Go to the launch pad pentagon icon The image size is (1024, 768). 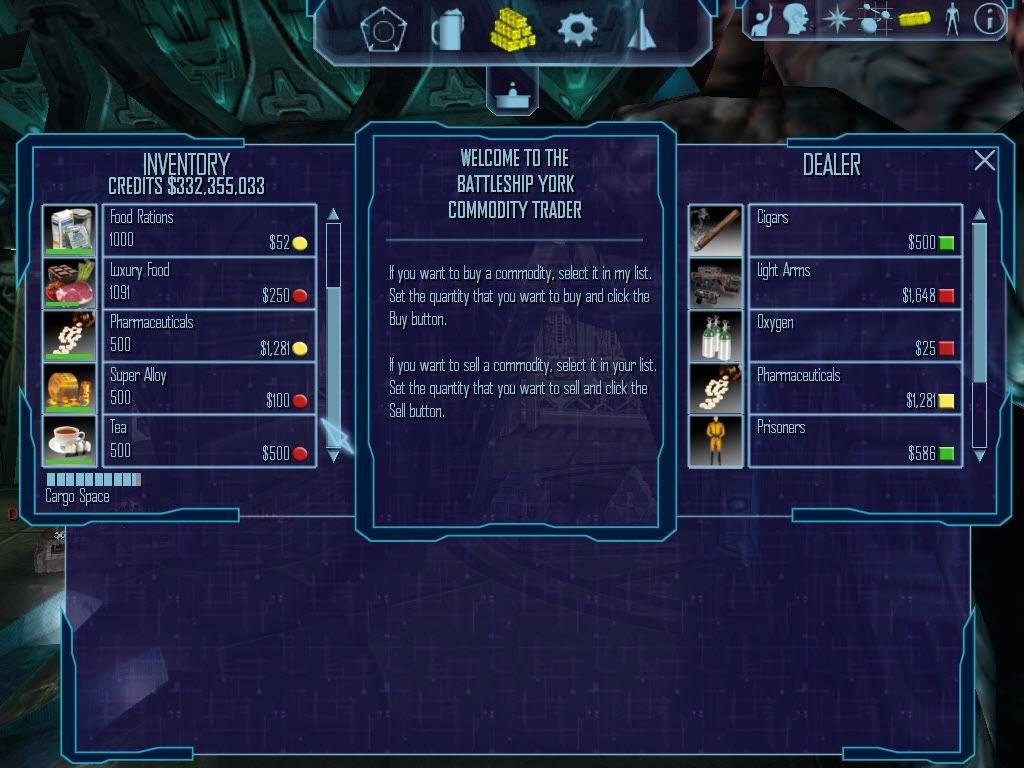(381, 30)
